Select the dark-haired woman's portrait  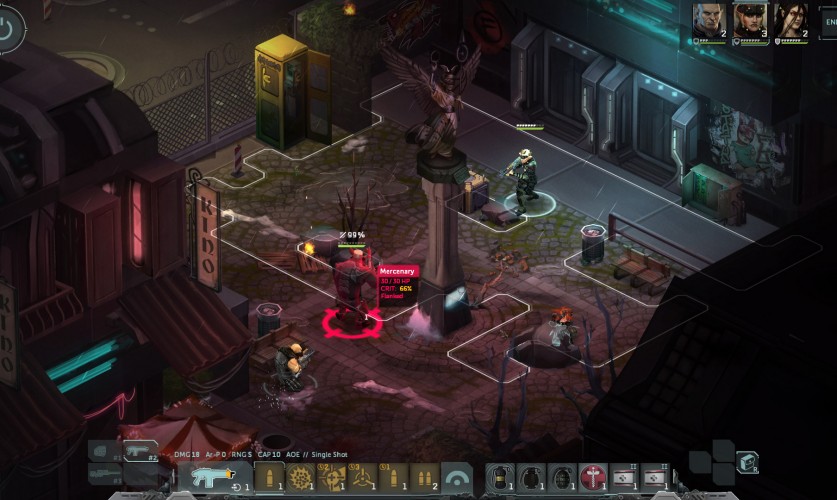coord(790,19)
